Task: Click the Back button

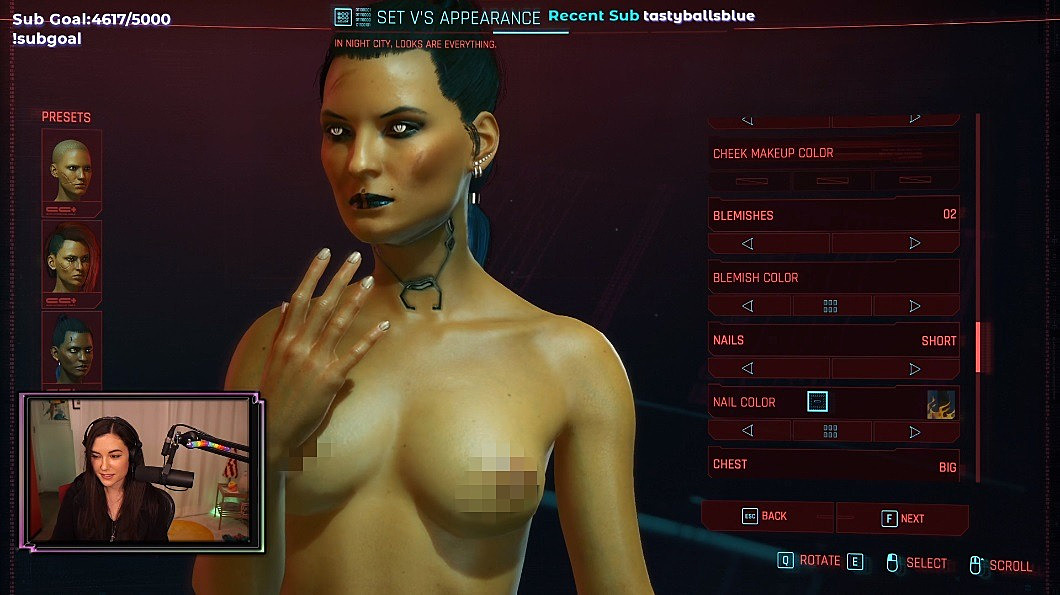Action: click(766, 516)
